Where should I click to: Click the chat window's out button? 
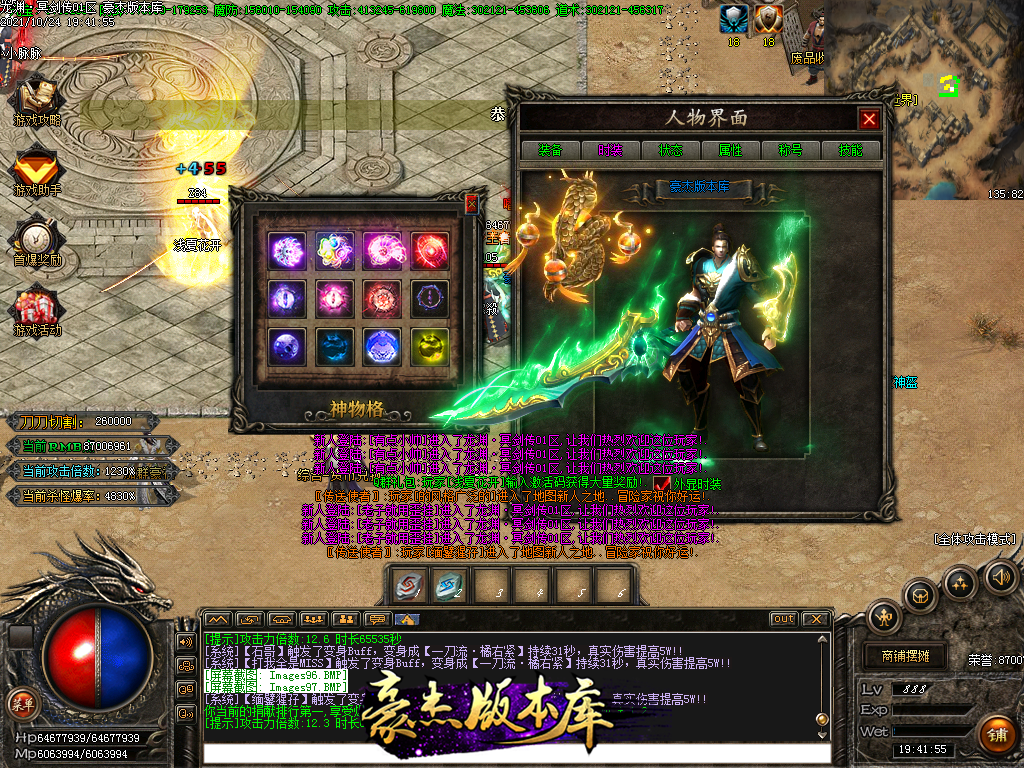[x=784, y=619]
